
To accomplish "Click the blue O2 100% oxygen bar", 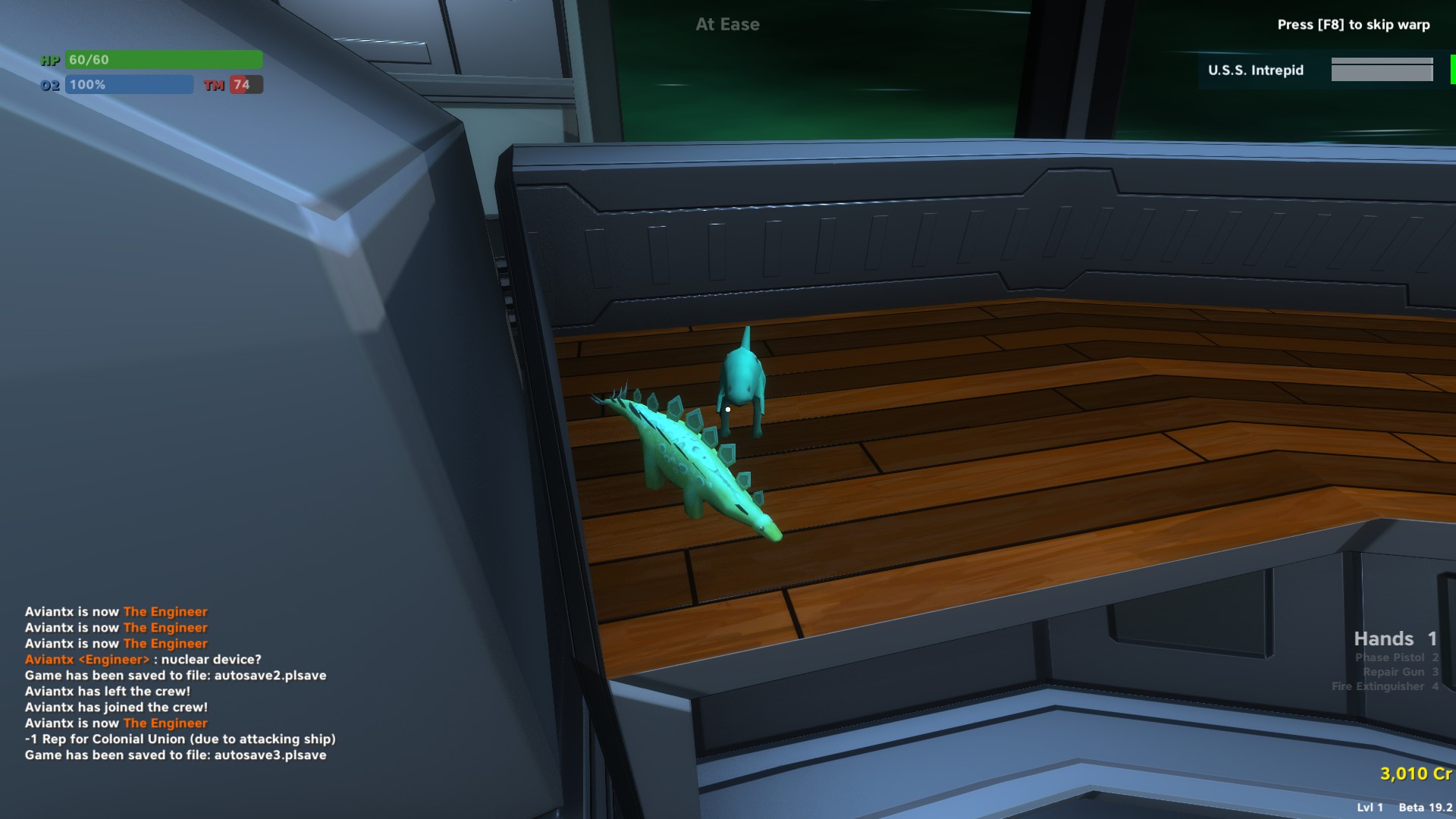I will (x=129, y=85).
